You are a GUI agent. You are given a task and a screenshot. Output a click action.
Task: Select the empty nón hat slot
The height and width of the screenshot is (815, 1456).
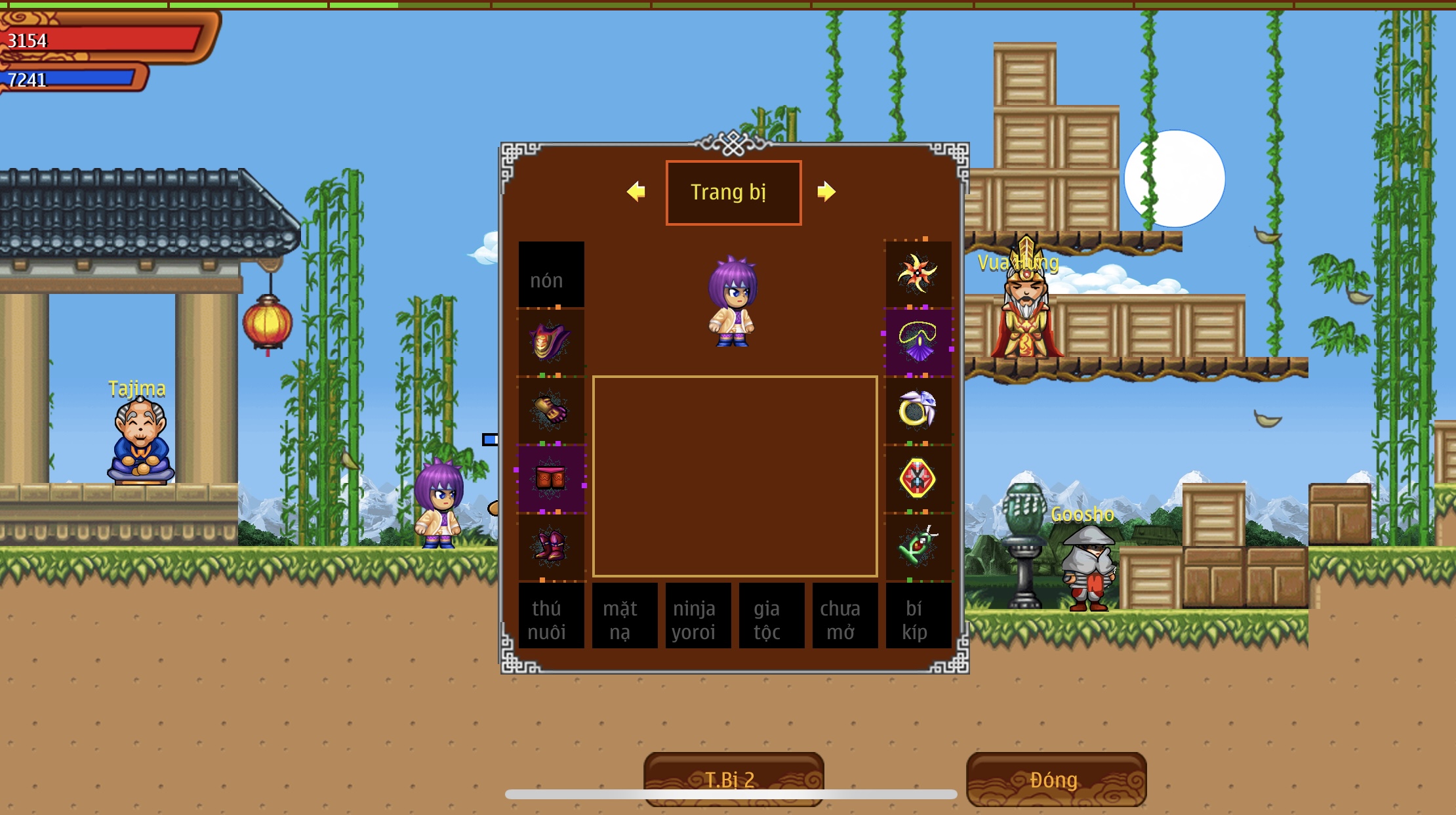(551, 274)
